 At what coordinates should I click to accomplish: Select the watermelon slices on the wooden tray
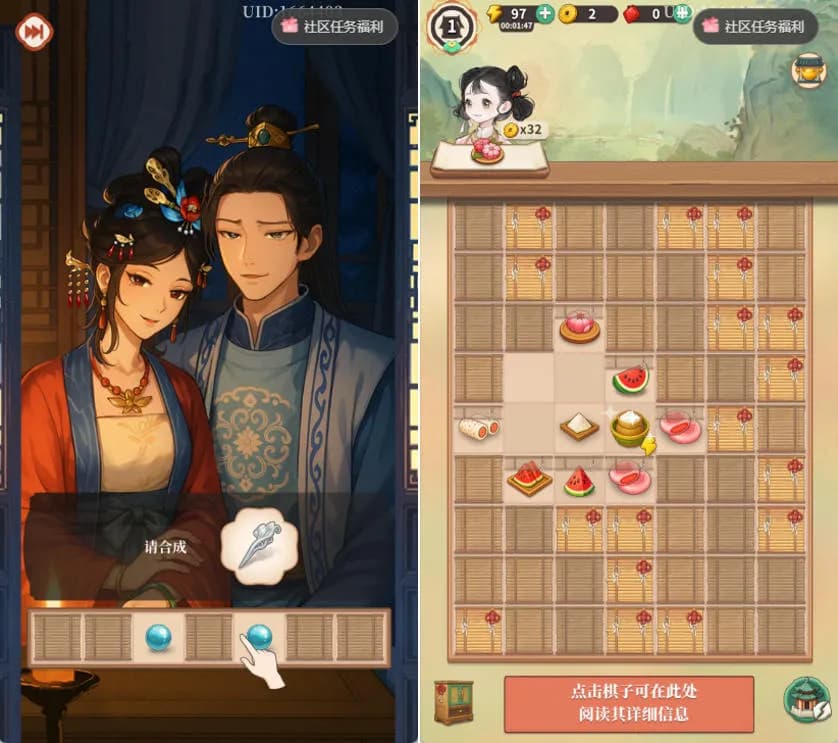528,478
